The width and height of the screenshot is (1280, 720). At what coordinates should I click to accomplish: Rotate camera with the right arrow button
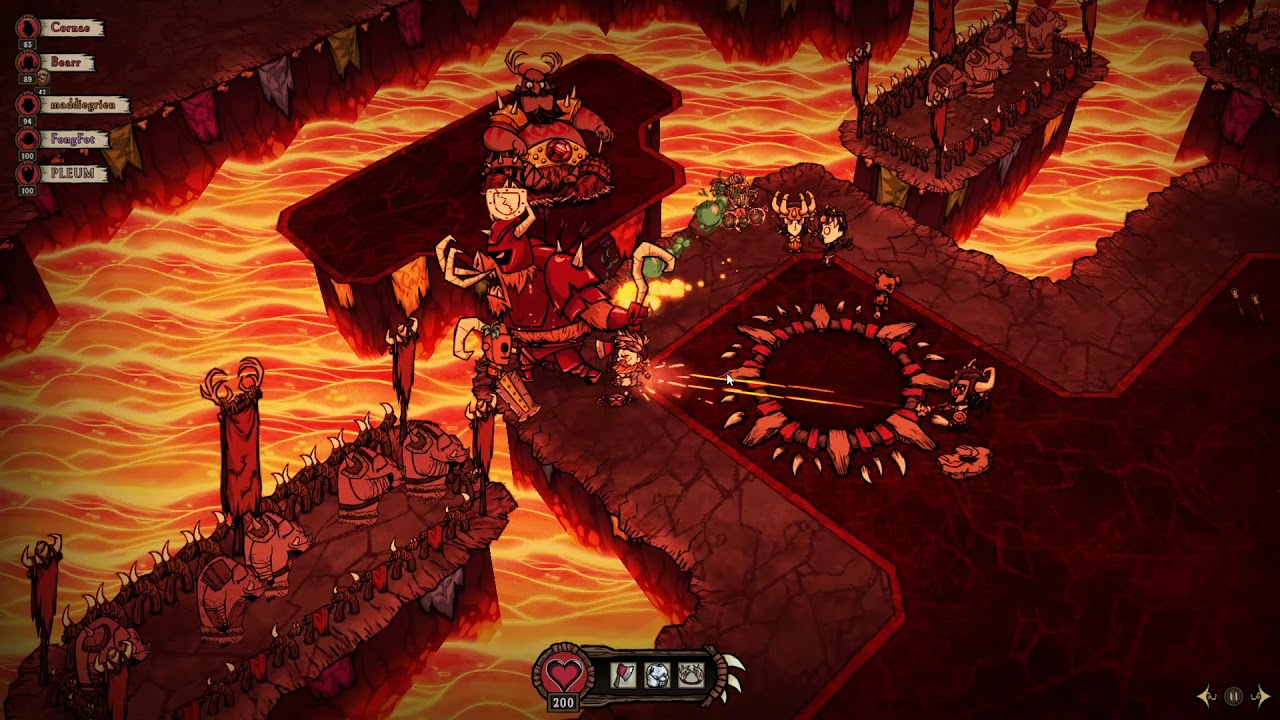point(1261,696)
